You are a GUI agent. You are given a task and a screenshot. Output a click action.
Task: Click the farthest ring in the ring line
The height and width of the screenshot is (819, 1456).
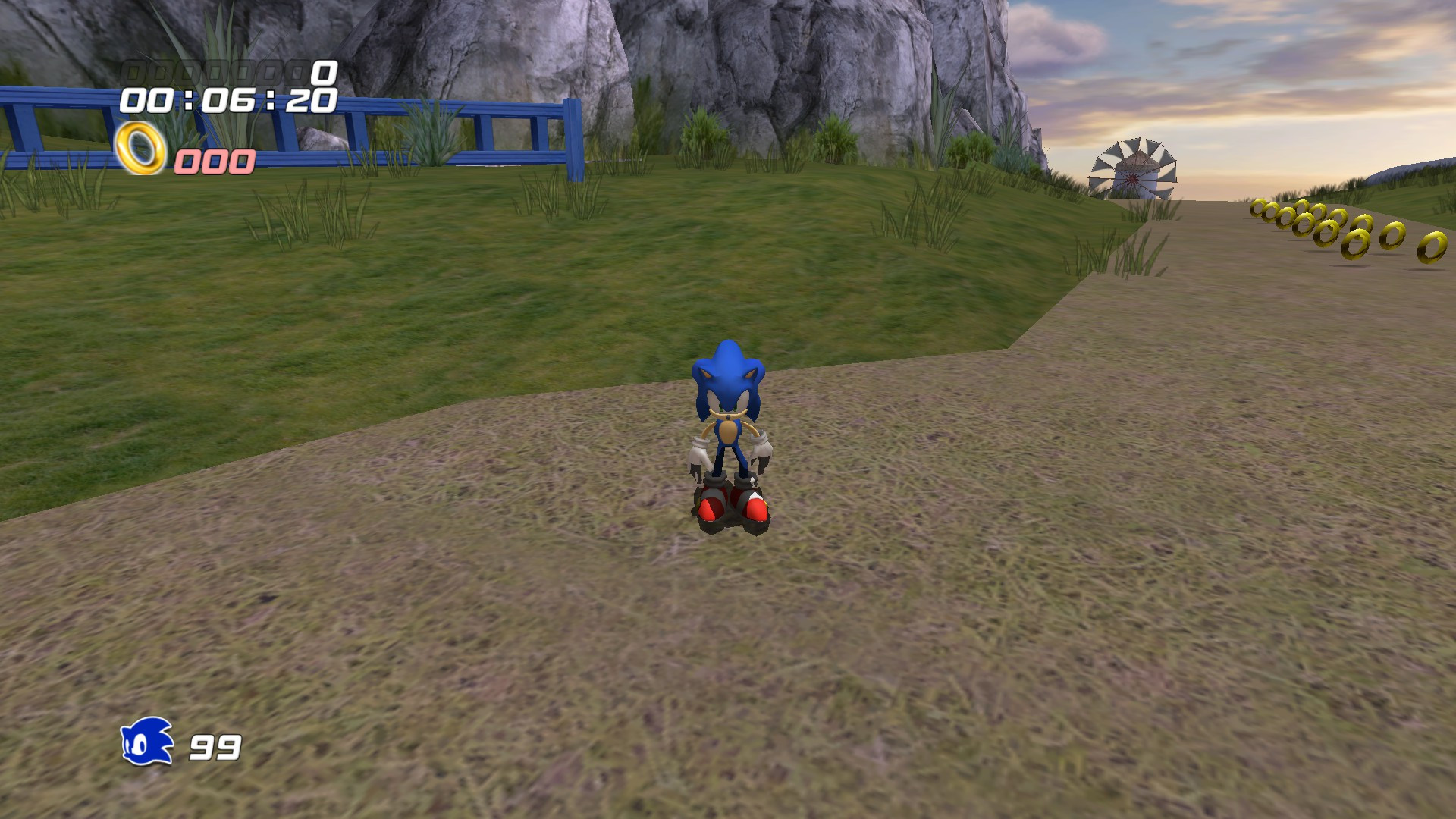pos(1259,209)
